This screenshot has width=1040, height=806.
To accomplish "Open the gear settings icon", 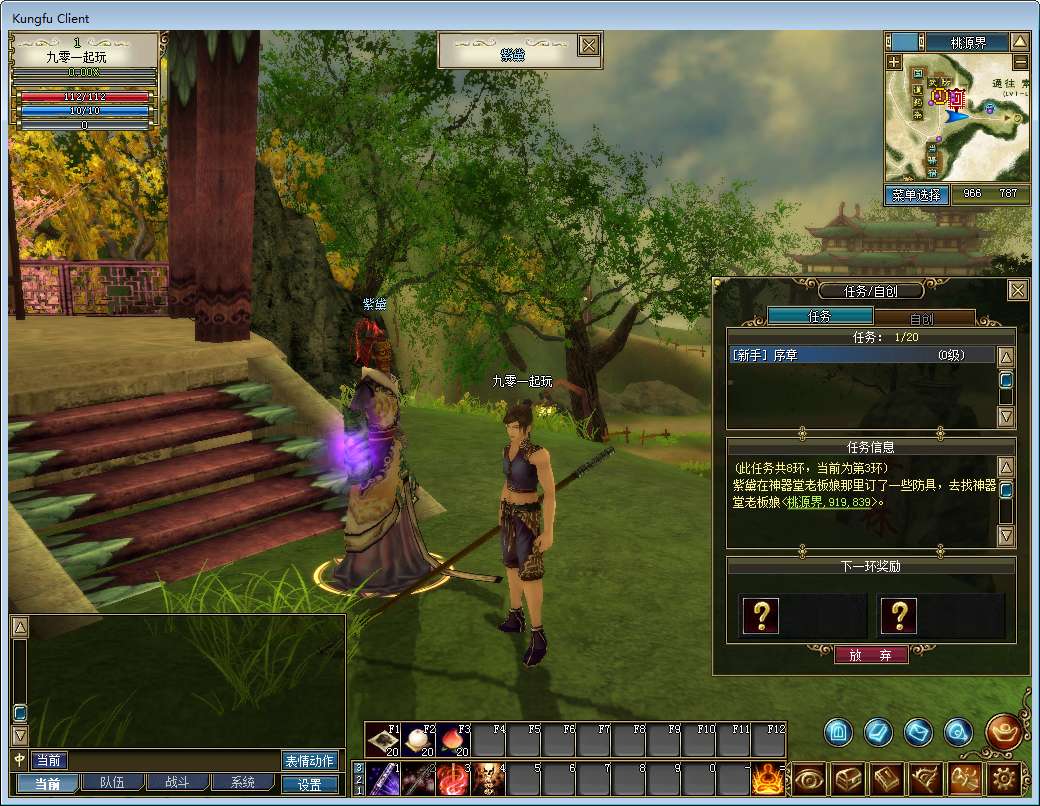I will click(x=1005, y=778).
